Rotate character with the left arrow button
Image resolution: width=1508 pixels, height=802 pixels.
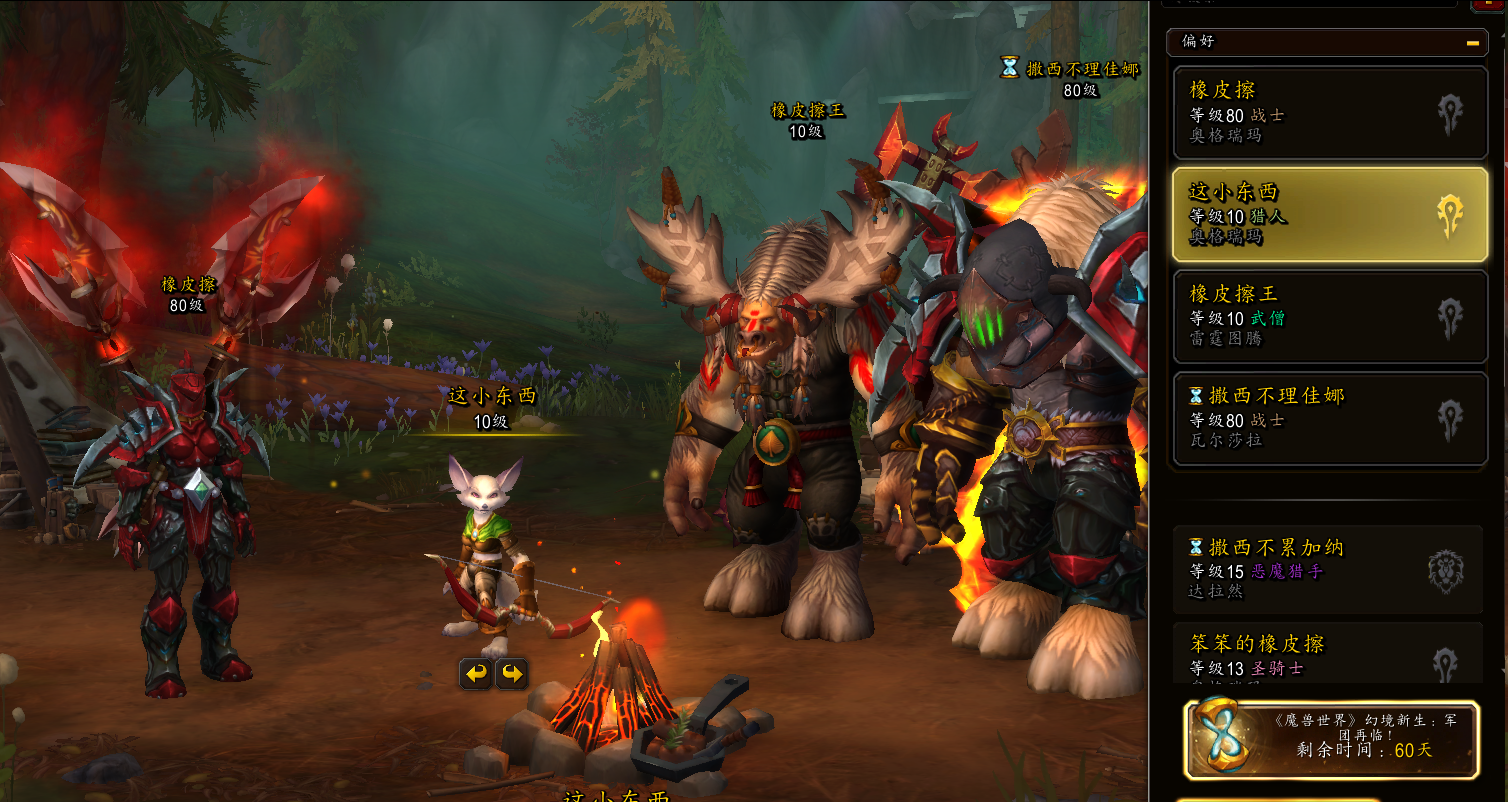476,674
